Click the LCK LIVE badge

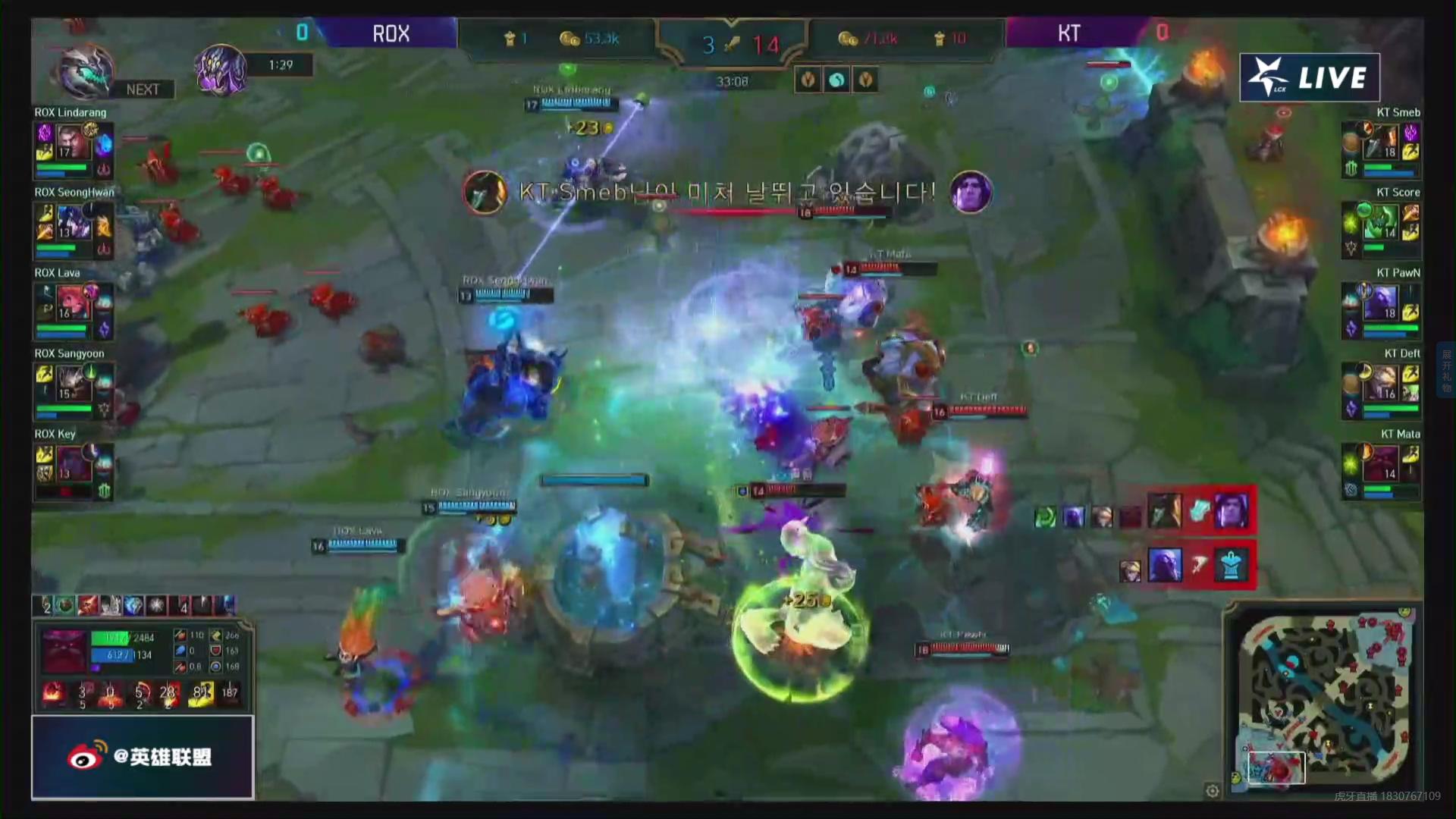coord(1309,77)
